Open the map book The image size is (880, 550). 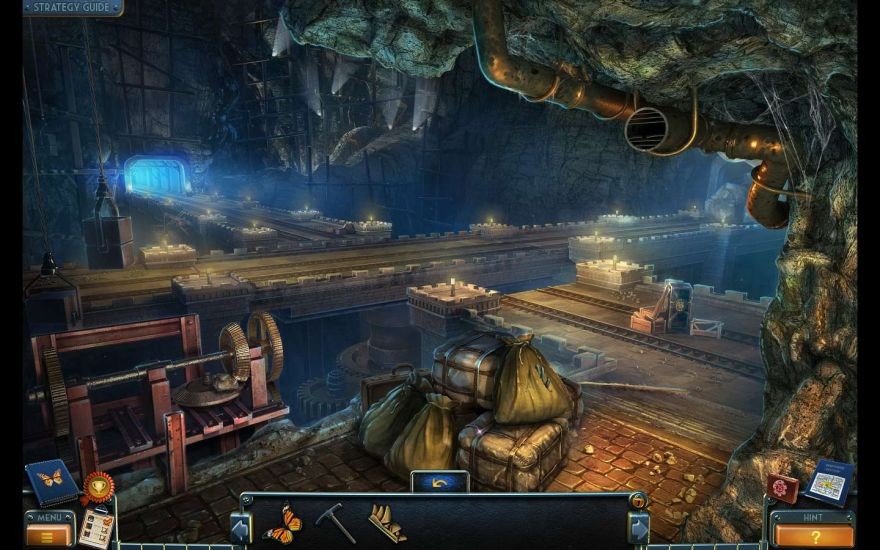(829, 482)
